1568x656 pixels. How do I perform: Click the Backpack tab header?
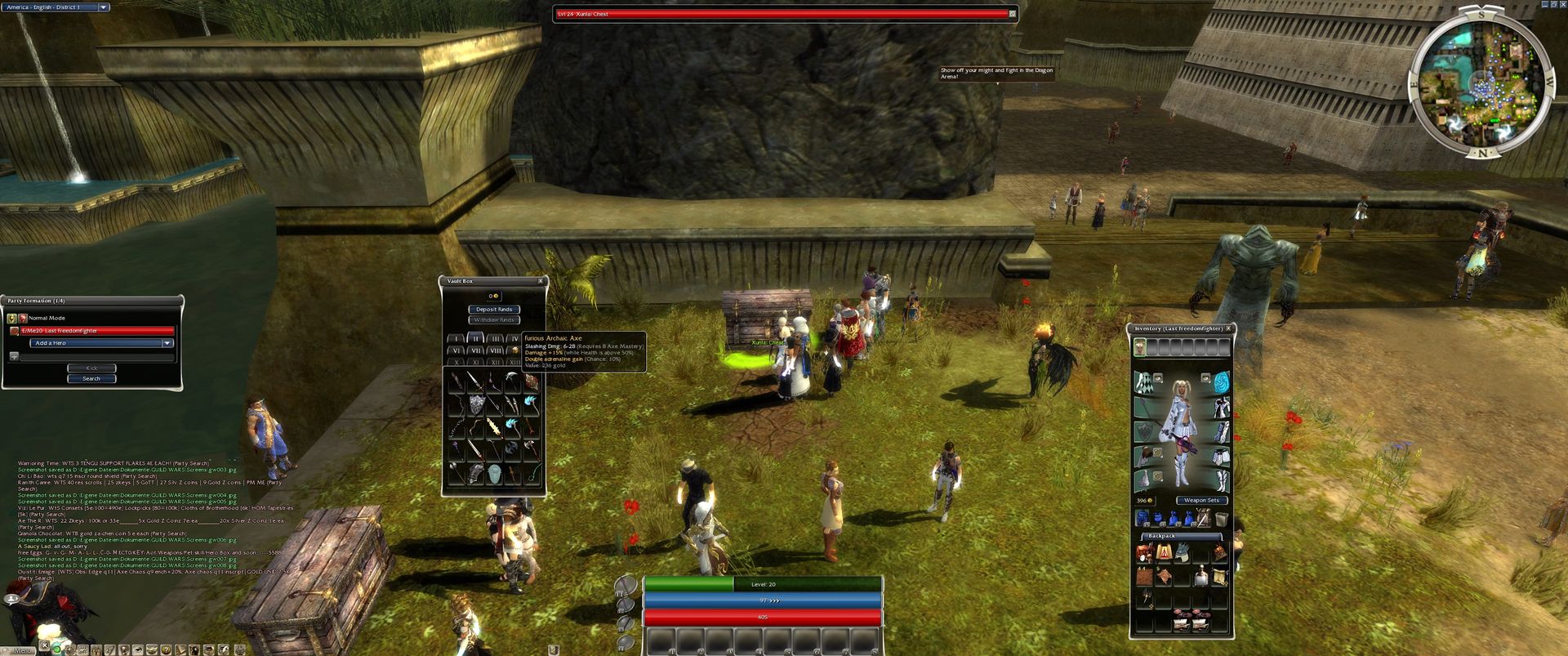(1161, 536)
